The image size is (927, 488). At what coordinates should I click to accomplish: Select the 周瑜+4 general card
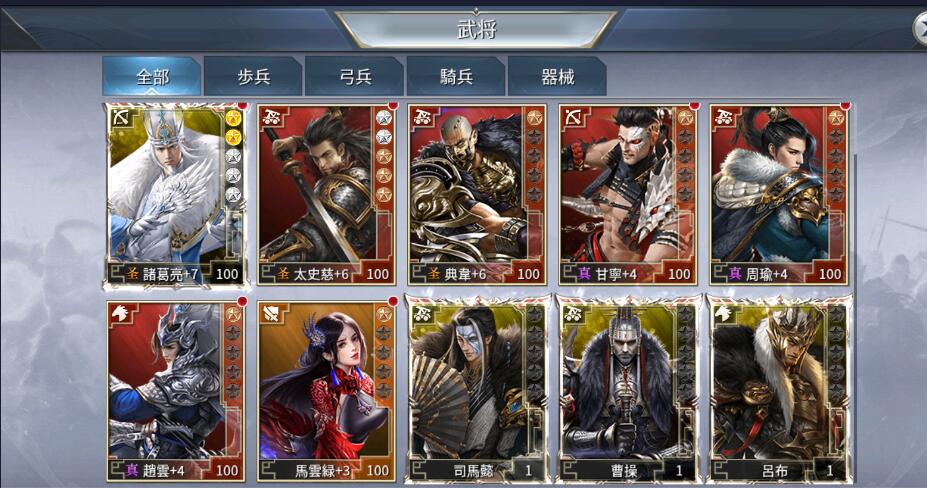[779, 195]
